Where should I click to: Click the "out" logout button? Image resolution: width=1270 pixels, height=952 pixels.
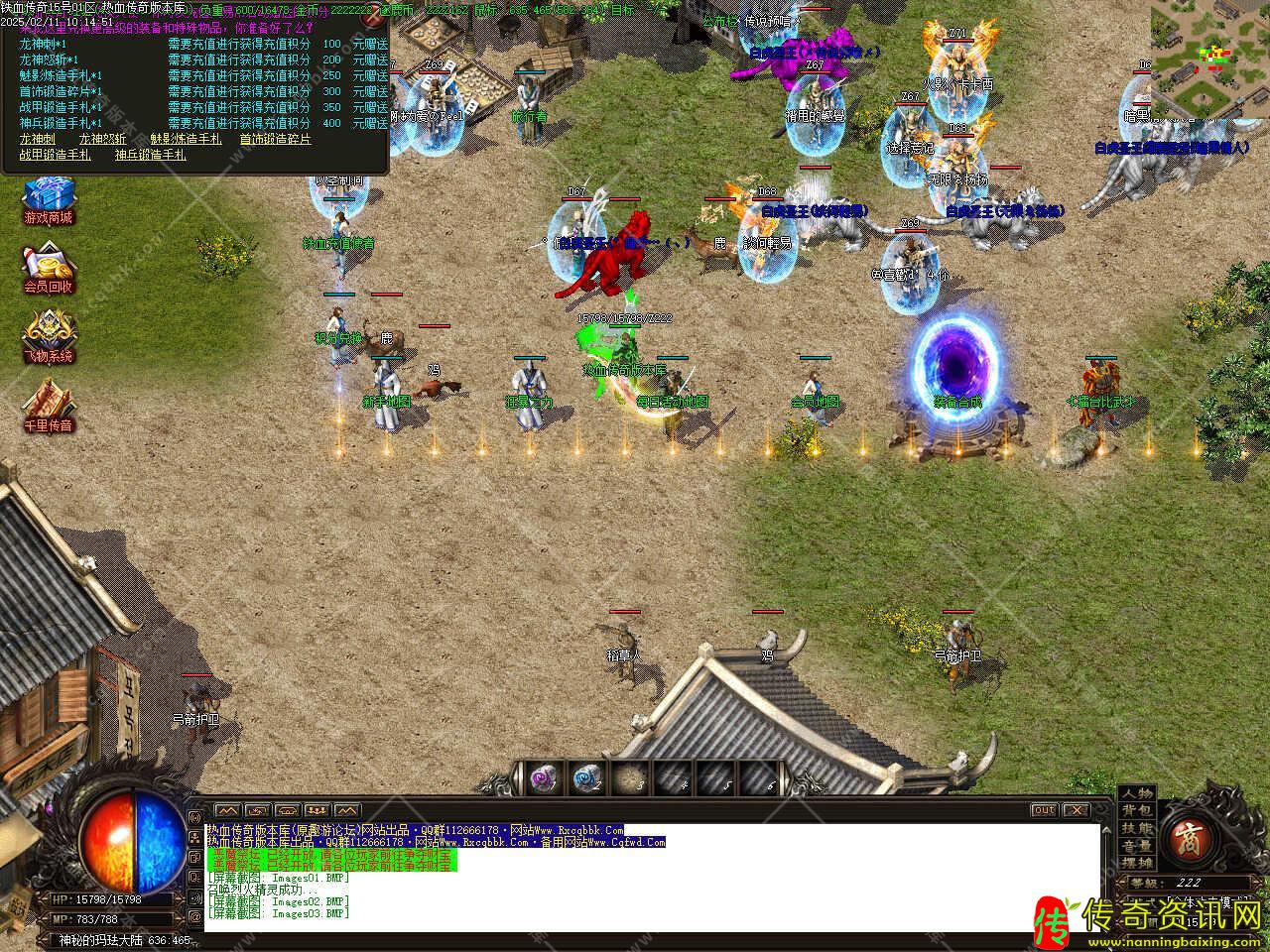1044,810
